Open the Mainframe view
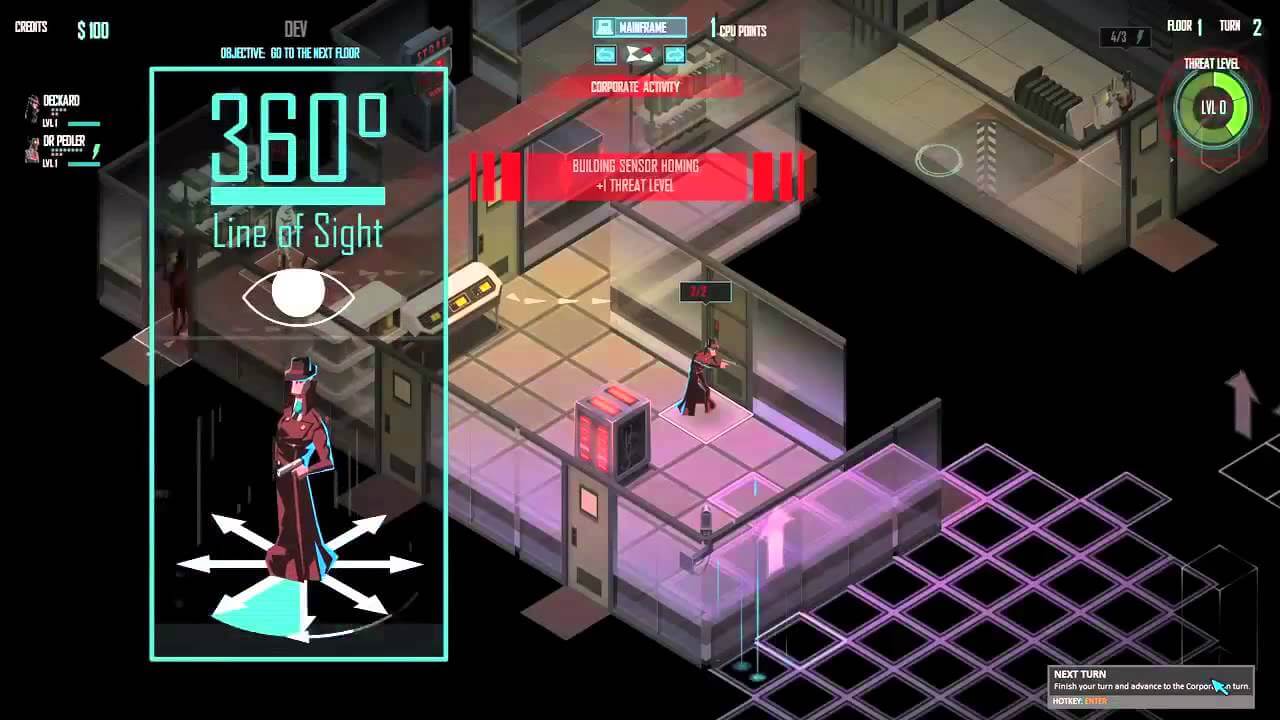Viewport: 1280px width, 720px height. pyautogui.click(x=640, y=27)
